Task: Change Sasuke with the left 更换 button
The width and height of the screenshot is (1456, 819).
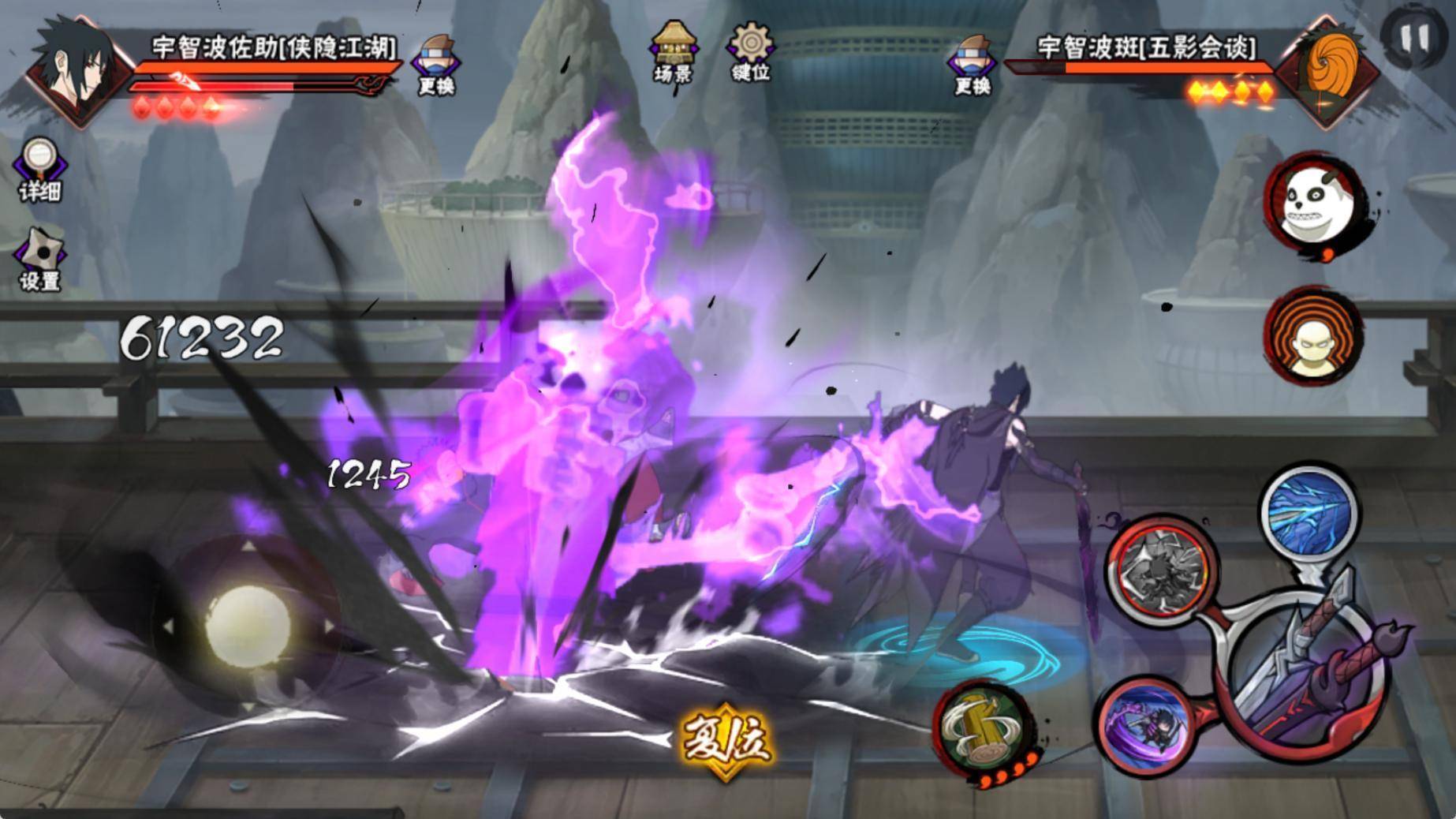Action: 436,64
